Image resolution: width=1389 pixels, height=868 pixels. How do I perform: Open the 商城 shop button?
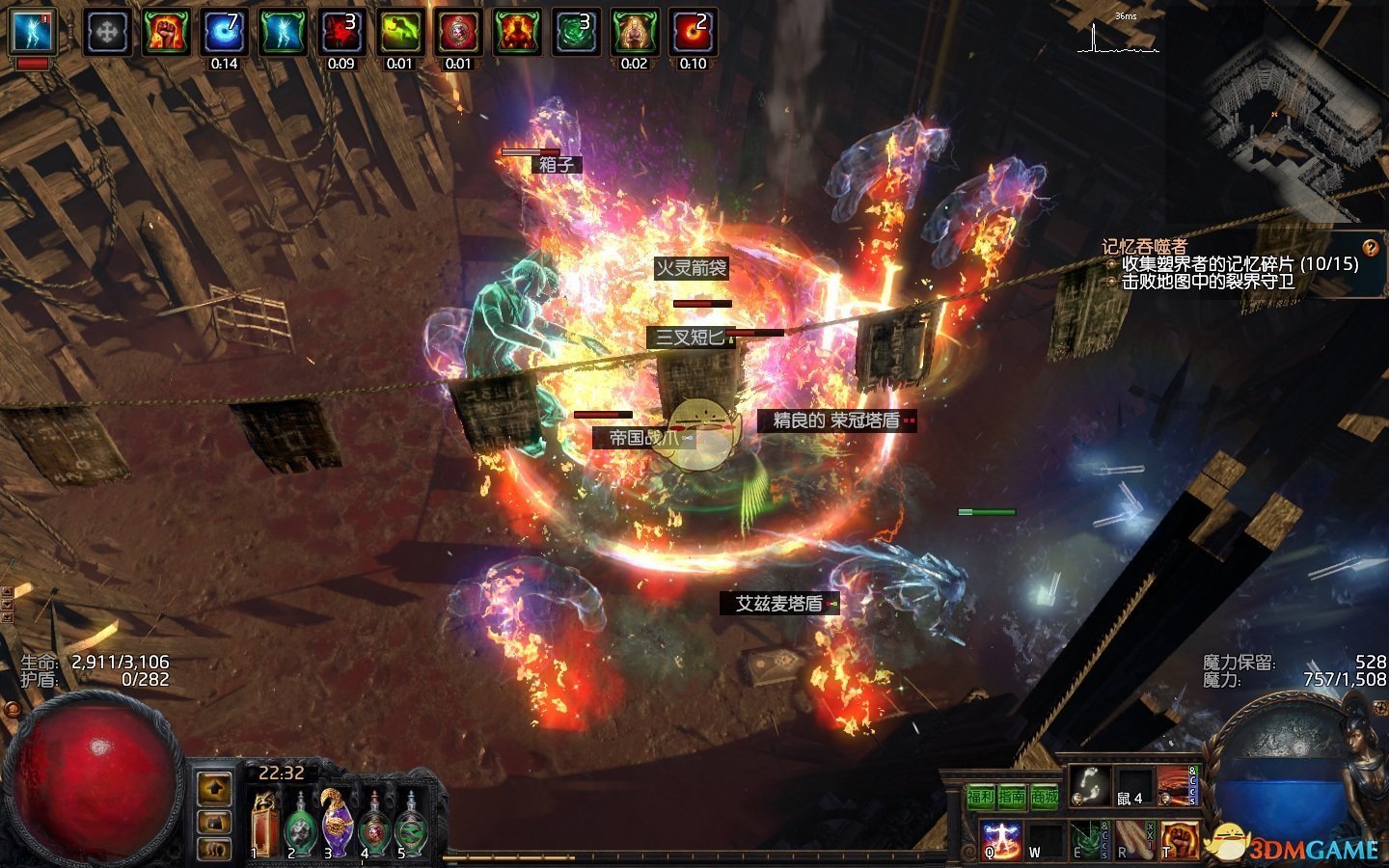point(1045,797)
